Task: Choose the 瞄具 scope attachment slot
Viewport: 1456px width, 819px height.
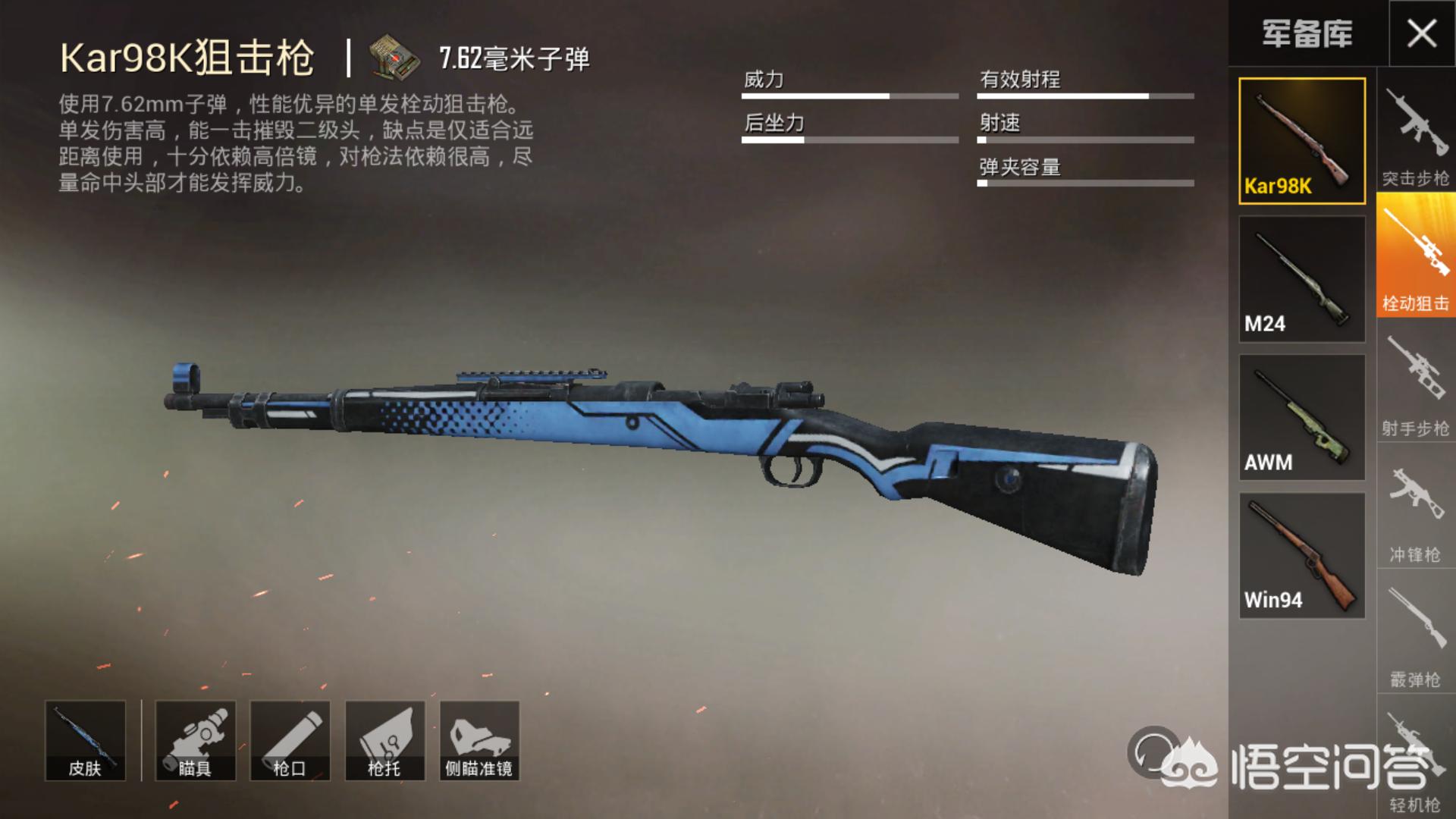Action: (195, 741)
